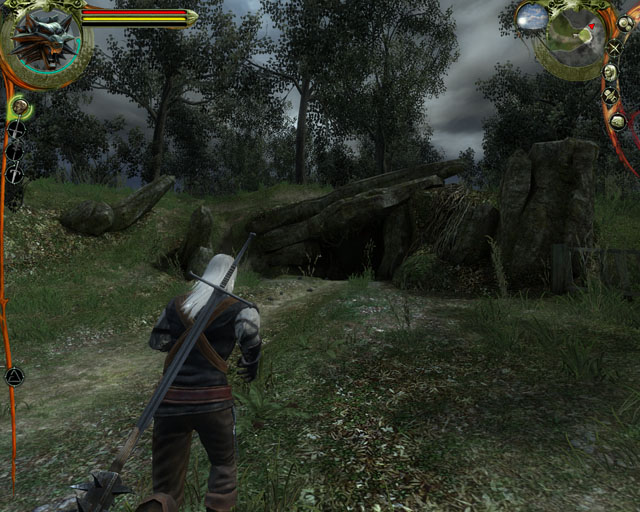The width and height of the screenshot is (640, 512).
Task: Open the journal scroll icon
Action: (609, 96)
